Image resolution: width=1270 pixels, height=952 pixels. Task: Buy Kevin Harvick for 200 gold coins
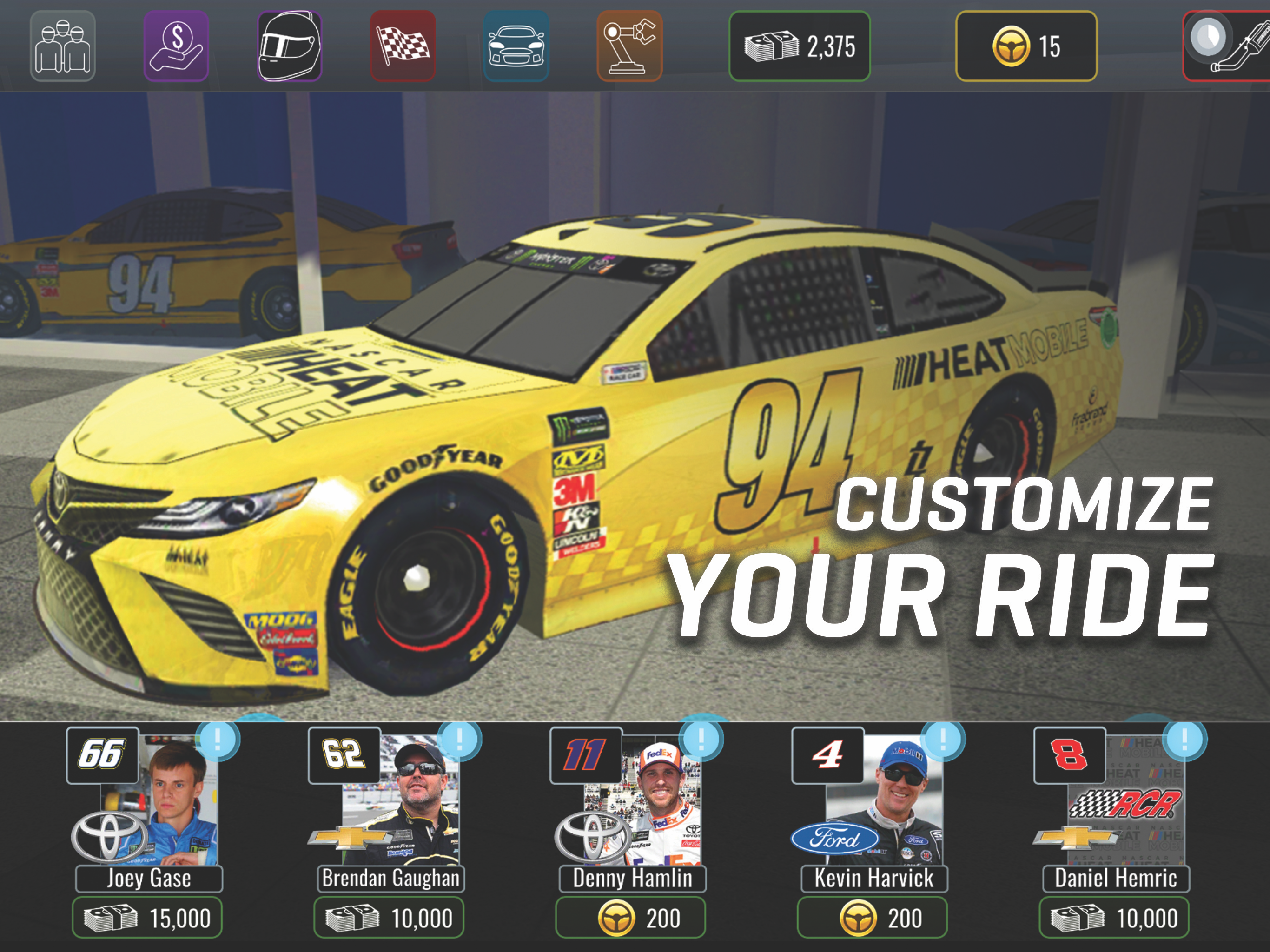[x=873, y=919]
